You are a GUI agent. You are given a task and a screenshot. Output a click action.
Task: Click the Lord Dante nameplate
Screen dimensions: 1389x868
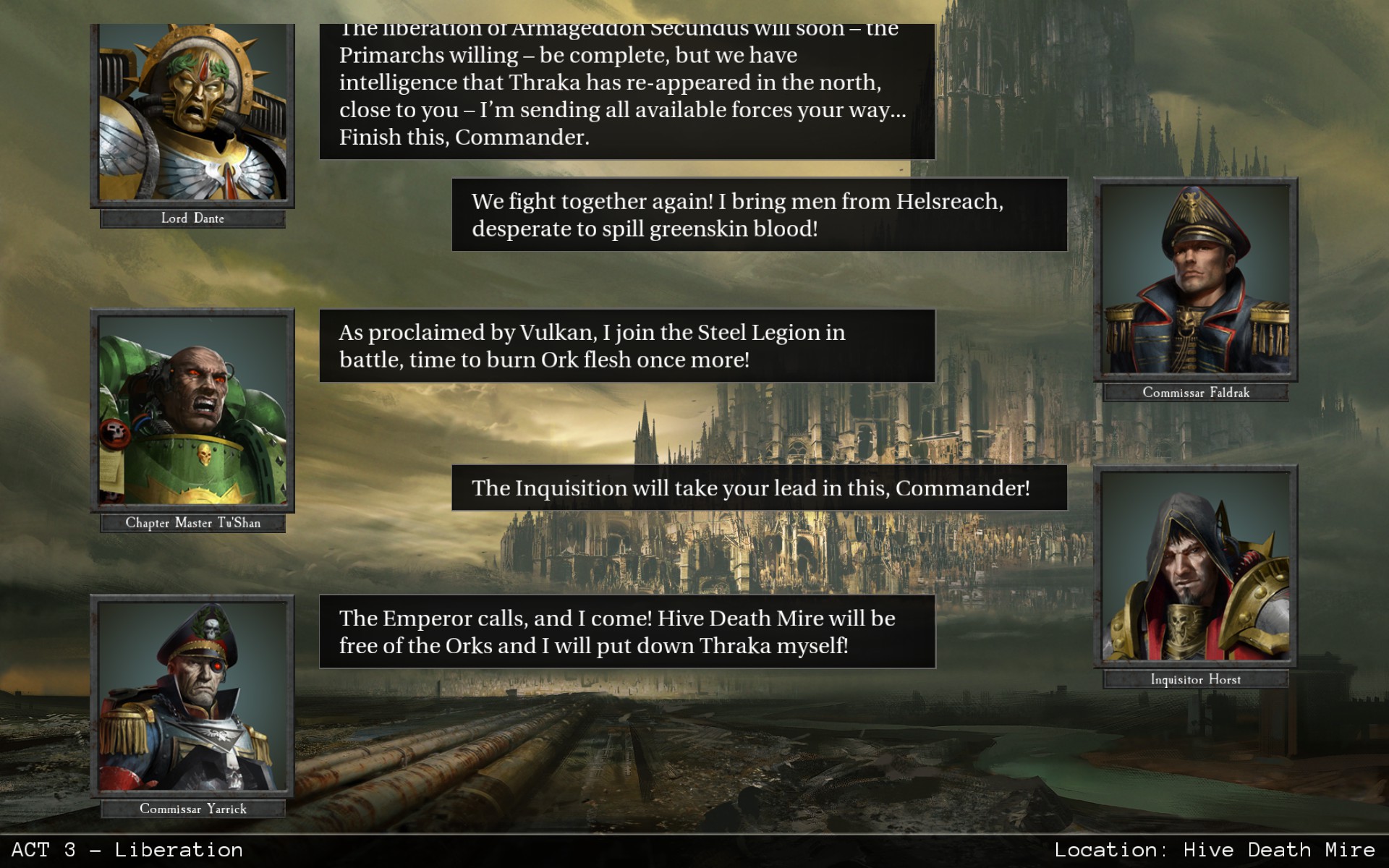192,218
